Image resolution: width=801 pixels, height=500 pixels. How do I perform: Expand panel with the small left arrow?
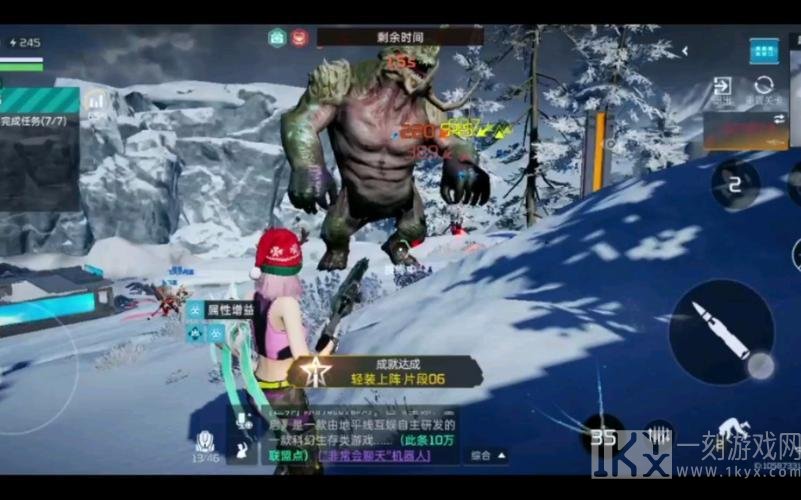click(685, 51)
